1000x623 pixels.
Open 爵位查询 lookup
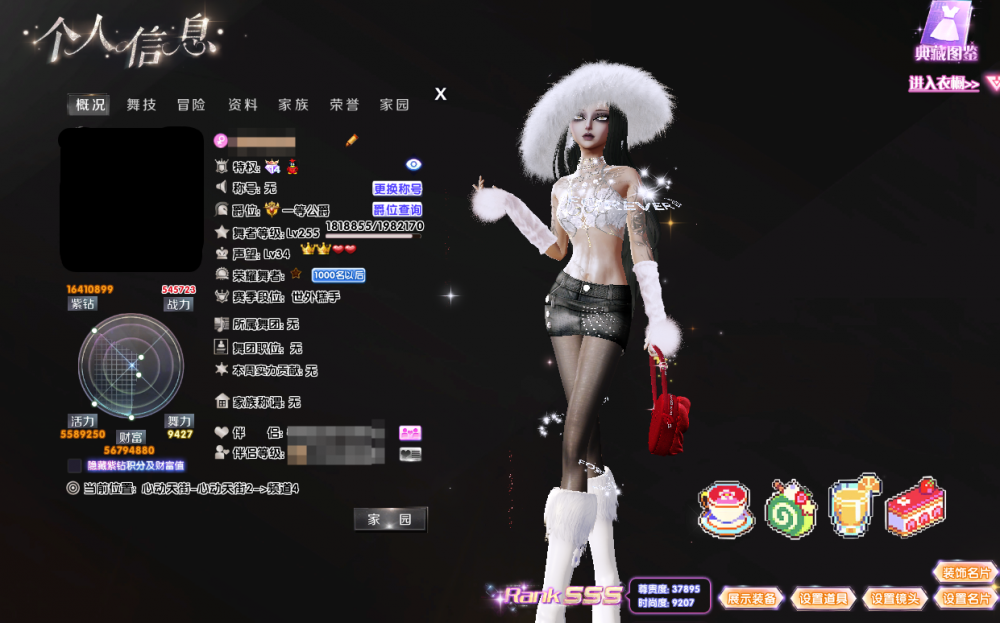click(397, 210)
